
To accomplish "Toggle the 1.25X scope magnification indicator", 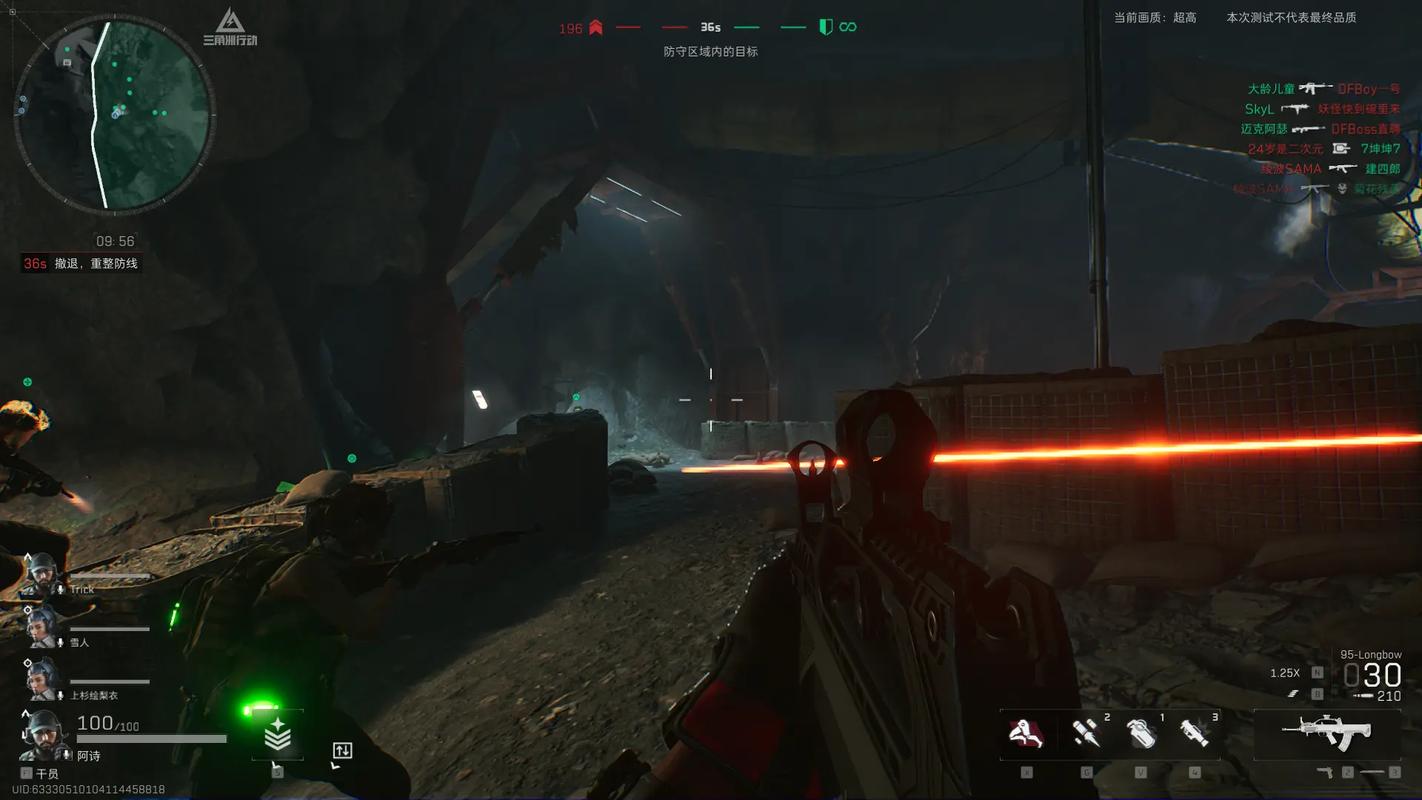I will (1284, 673).
